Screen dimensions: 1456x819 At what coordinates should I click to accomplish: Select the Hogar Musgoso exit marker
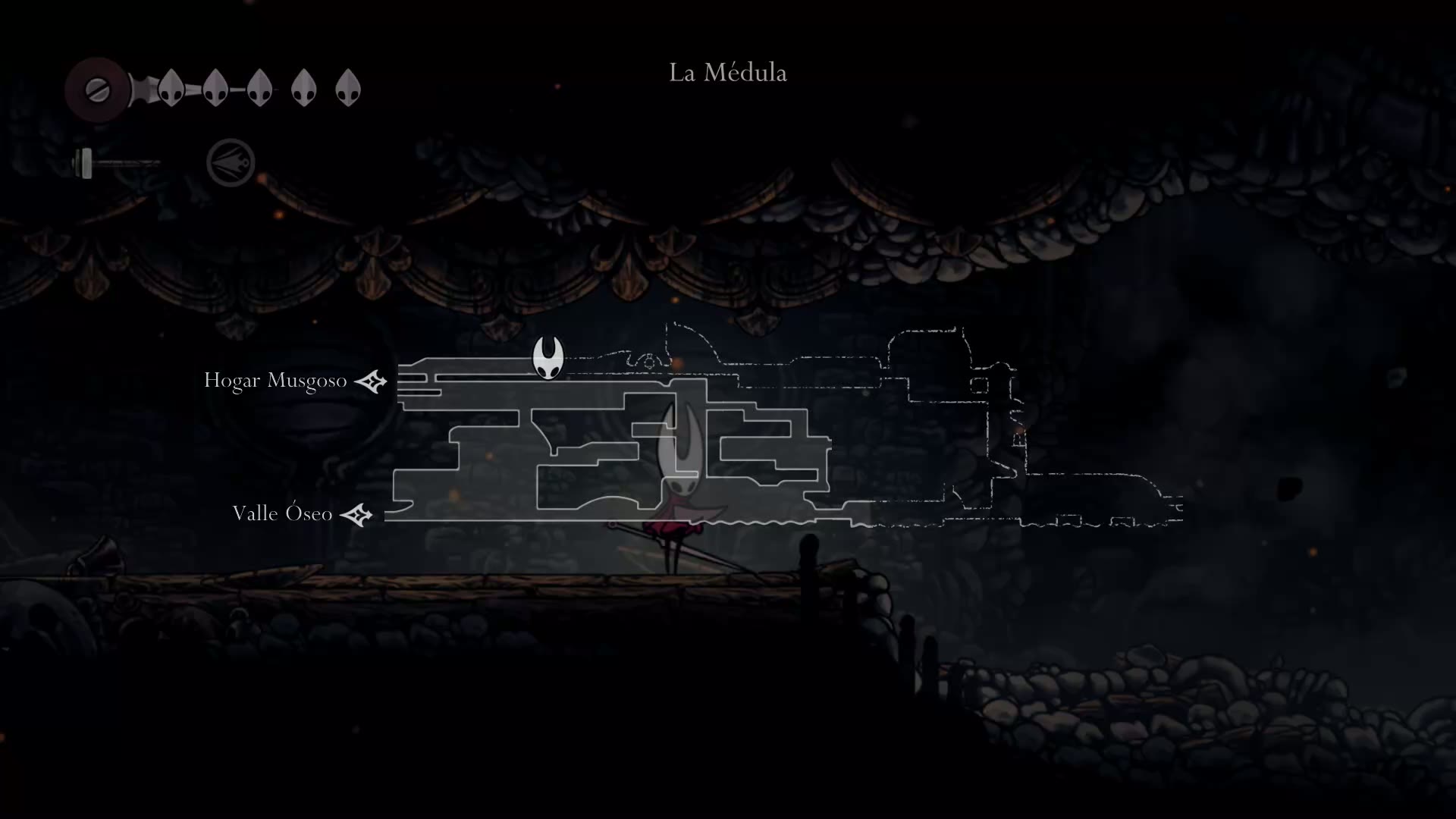371,381
